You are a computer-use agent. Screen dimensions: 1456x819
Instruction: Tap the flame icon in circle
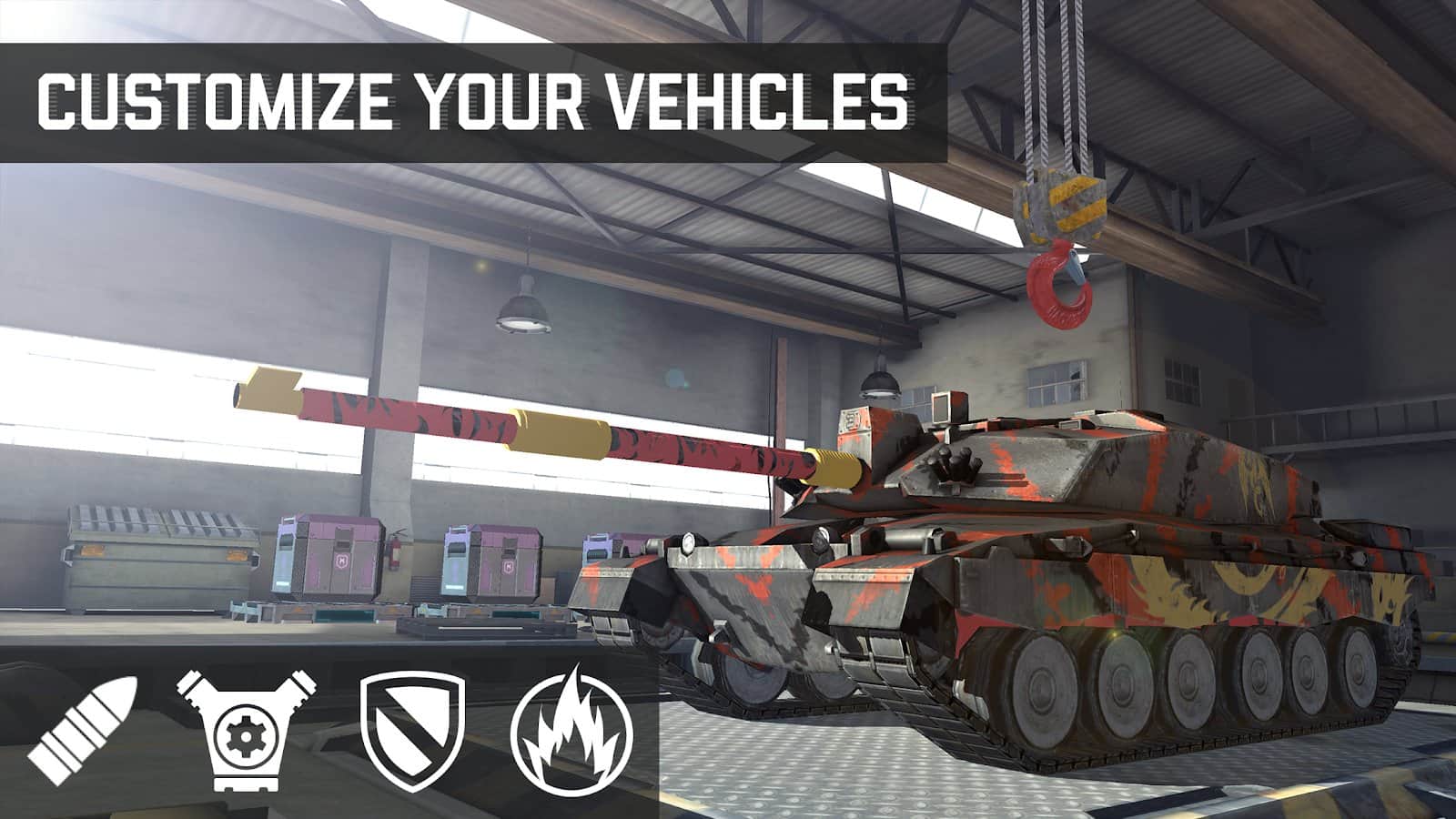click(x=571, y=731)
